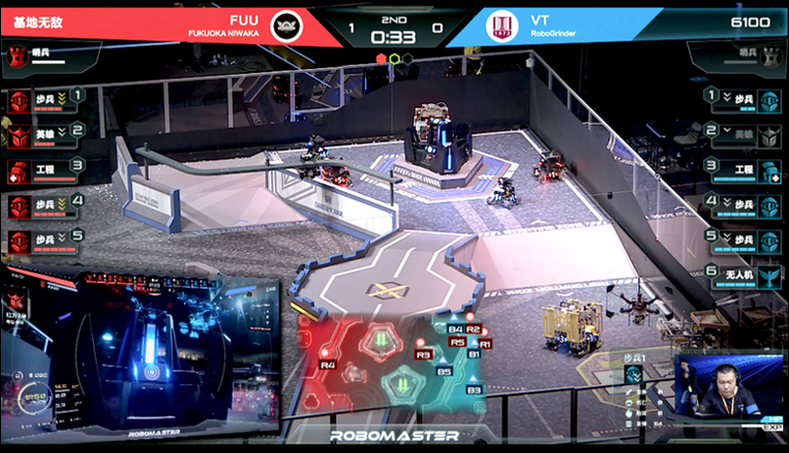Image resolution: width=789 pixels, height=453 pixels.
Task: Pick blue team's number 6 drone row
Action: click(x=744, y=275)
